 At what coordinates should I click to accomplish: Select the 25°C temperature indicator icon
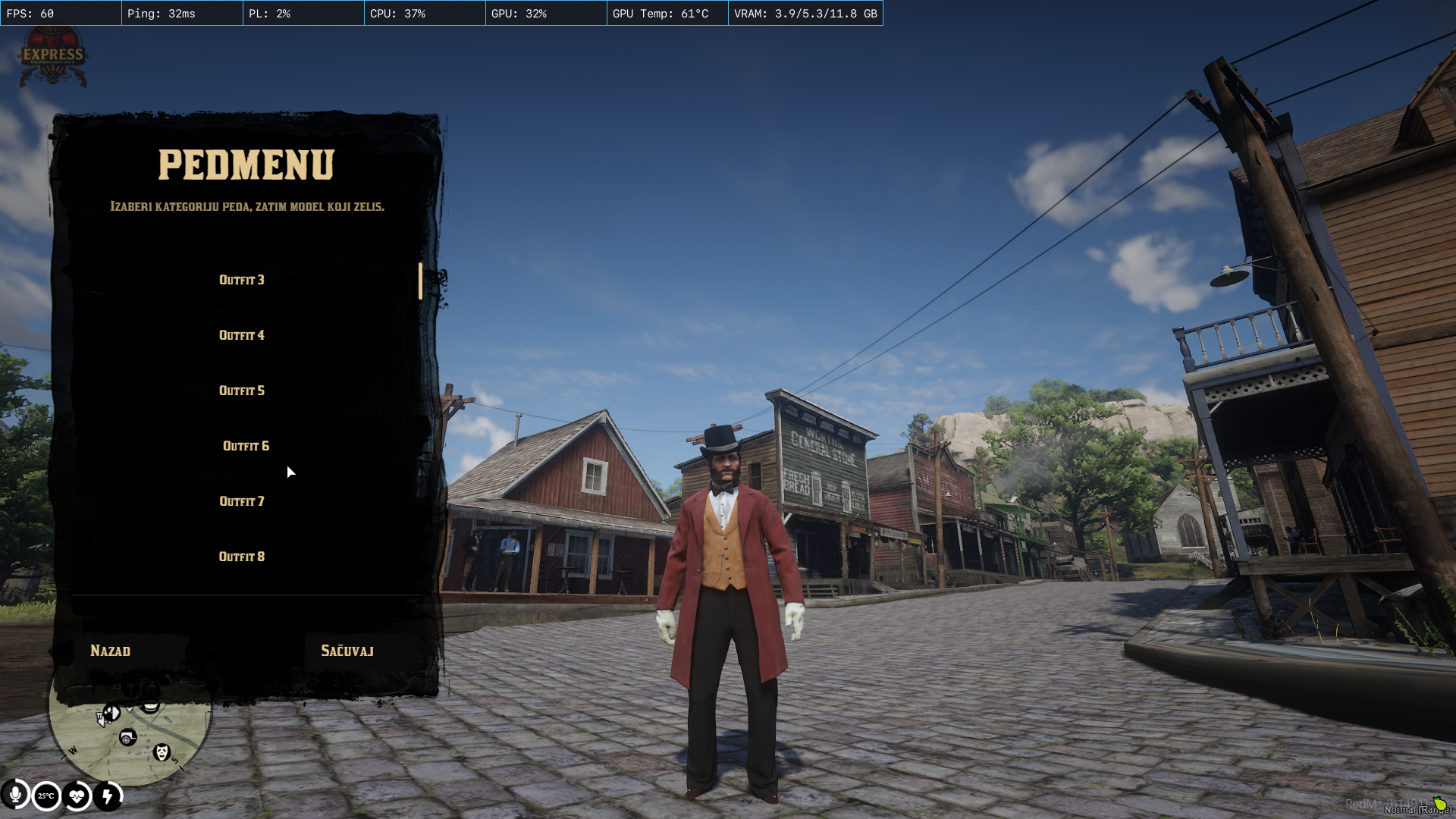[x=46, y=795]
